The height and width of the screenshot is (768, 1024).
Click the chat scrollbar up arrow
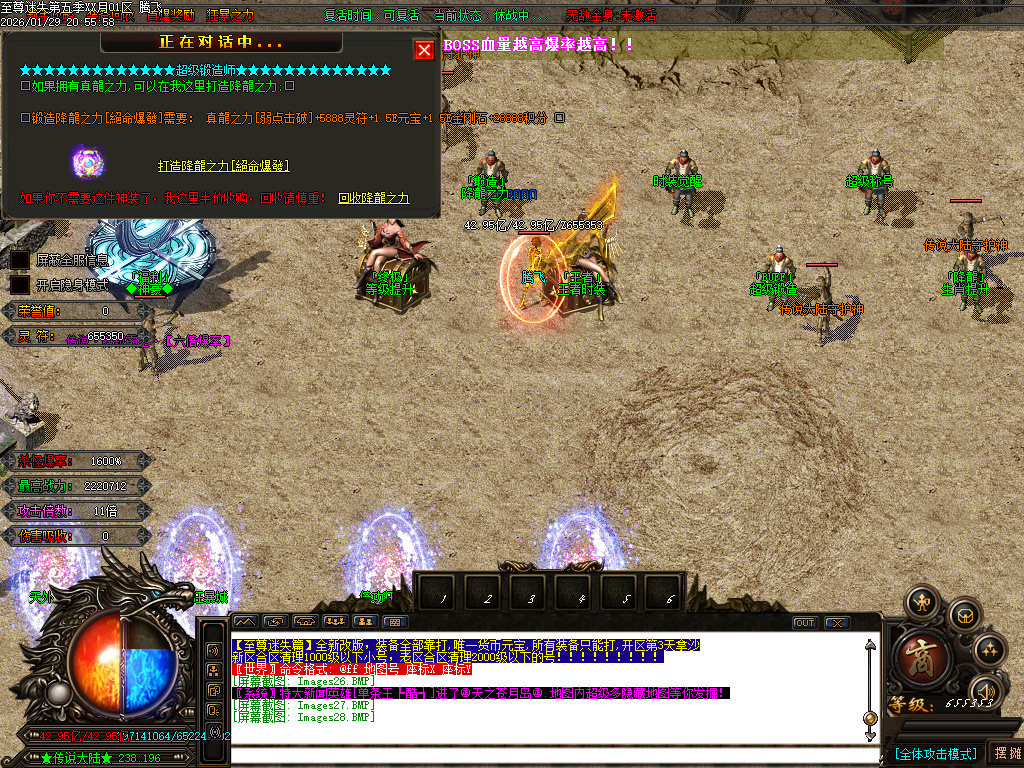[x=870, y=646]
